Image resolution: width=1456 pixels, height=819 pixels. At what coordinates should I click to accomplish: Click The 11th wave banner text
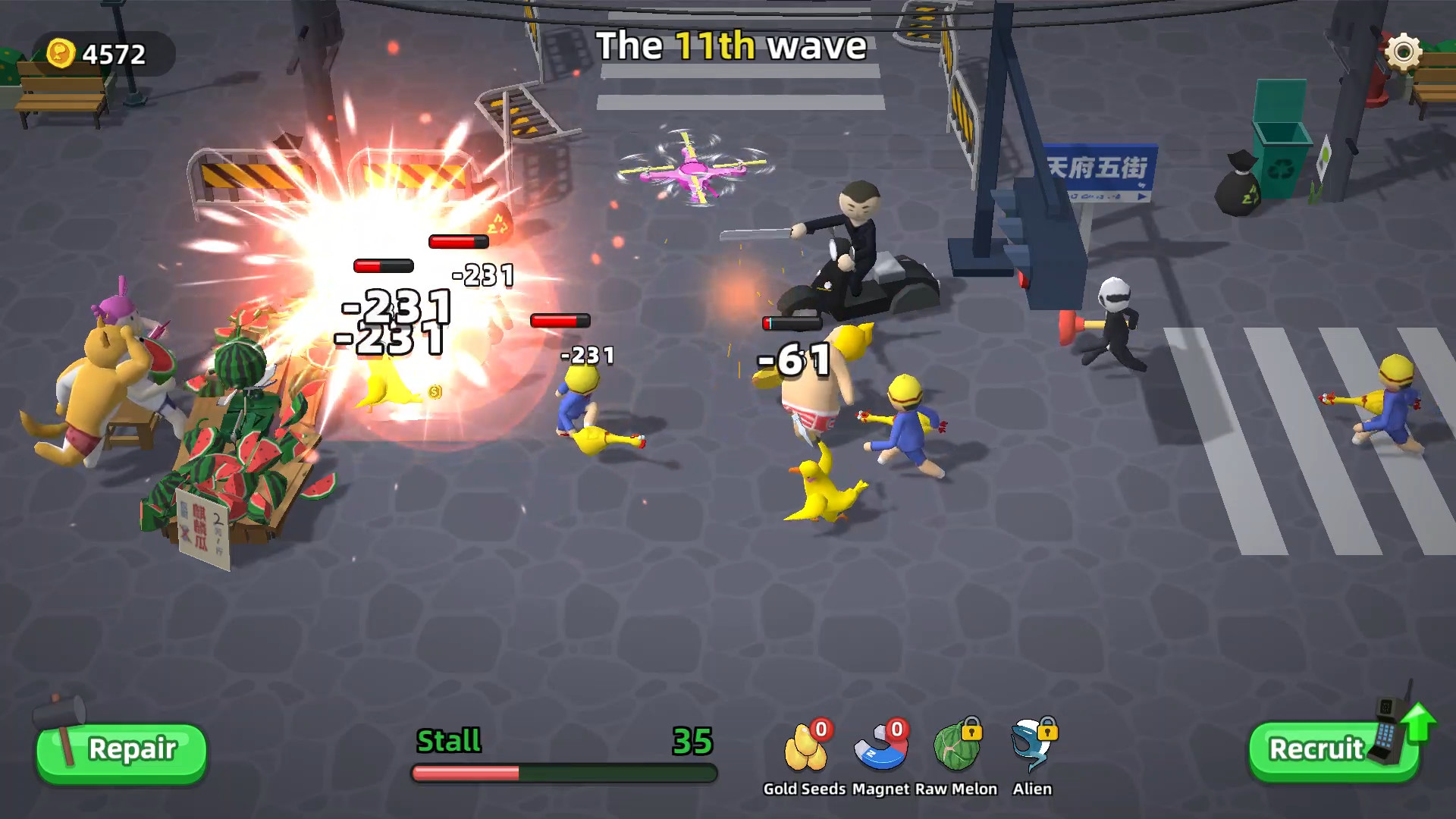pyautogui.click(x=730, y=45)
